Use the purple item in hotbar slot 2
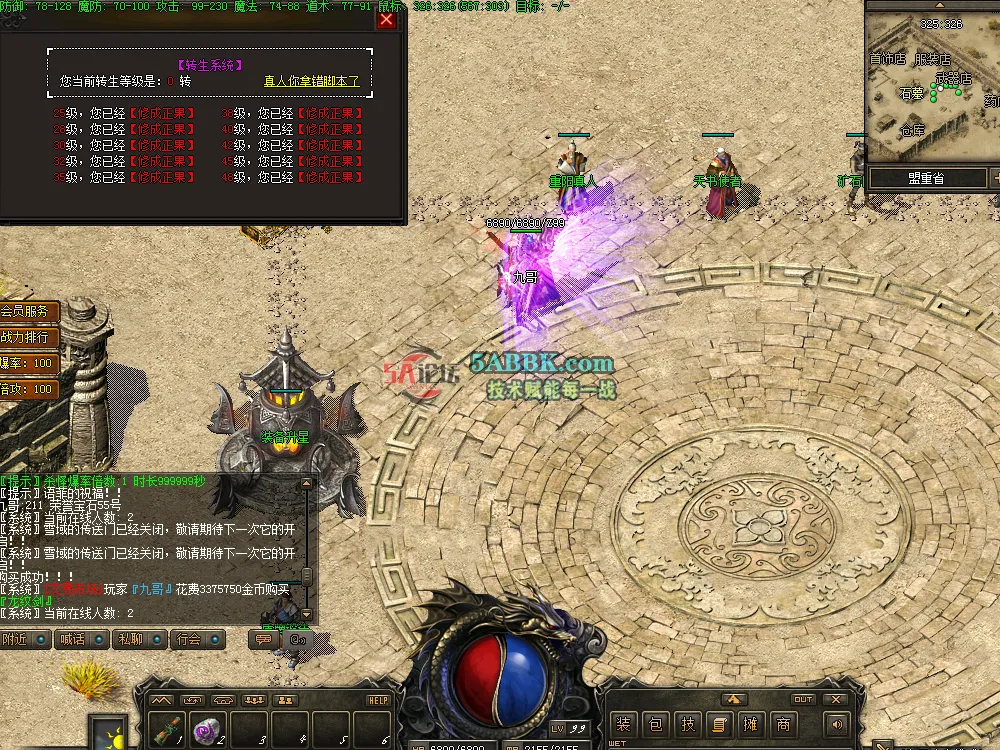Image resolution: width=1000 pixels, height=750 pixels. [207, 730]
